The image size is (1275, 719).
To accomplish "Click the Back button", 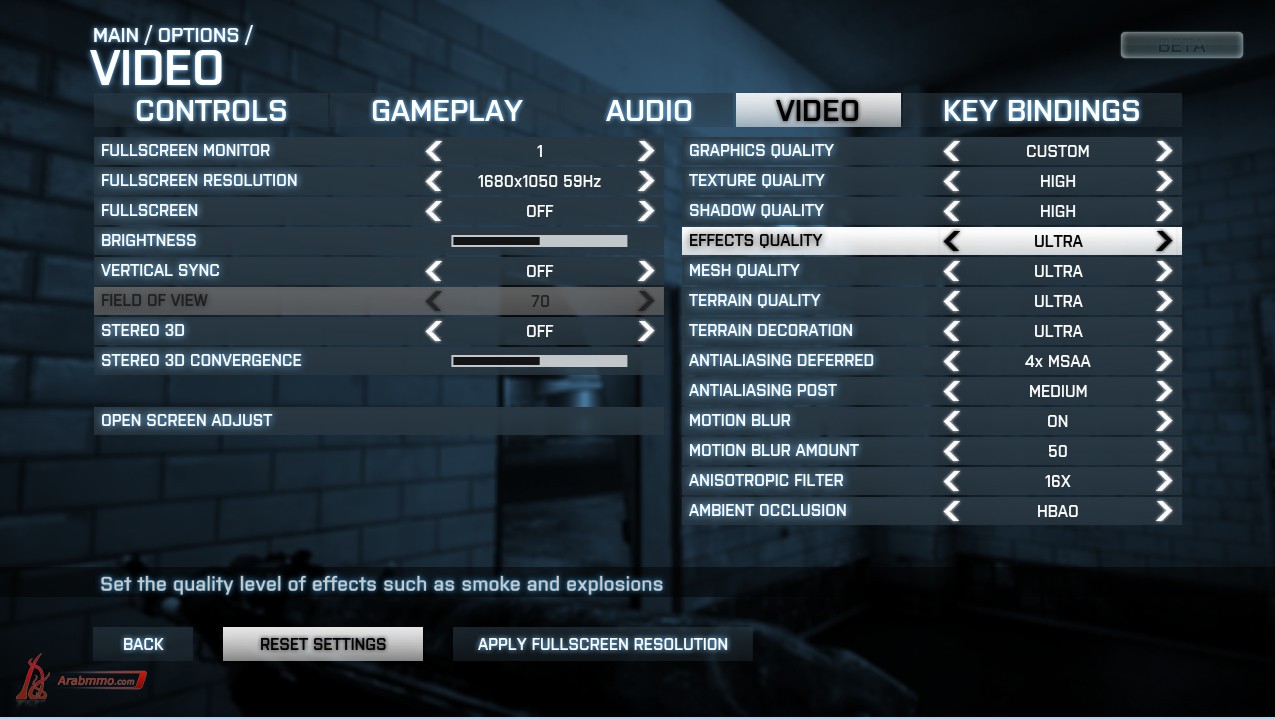I will [x=143, y=644].
